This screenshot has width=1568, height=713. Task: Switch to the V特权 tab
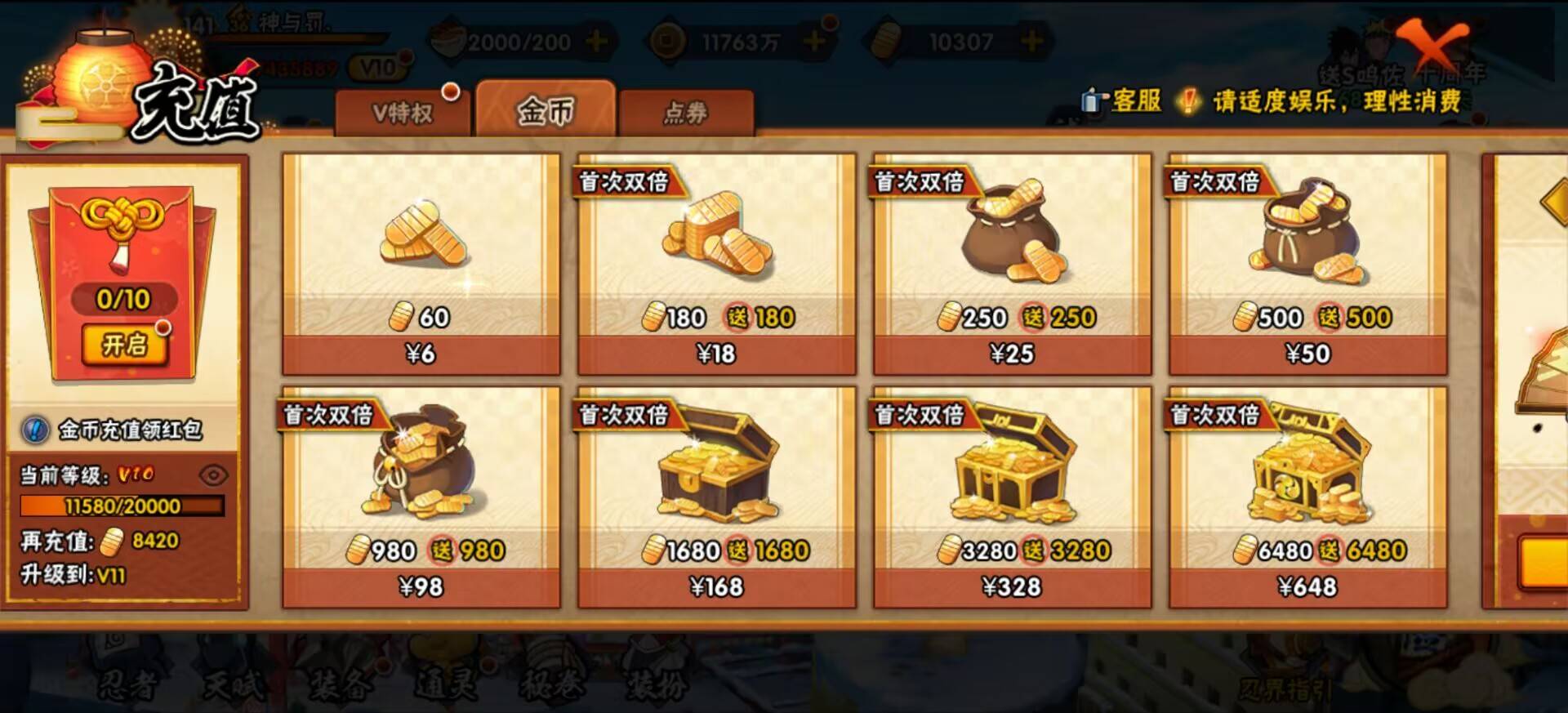406,111
